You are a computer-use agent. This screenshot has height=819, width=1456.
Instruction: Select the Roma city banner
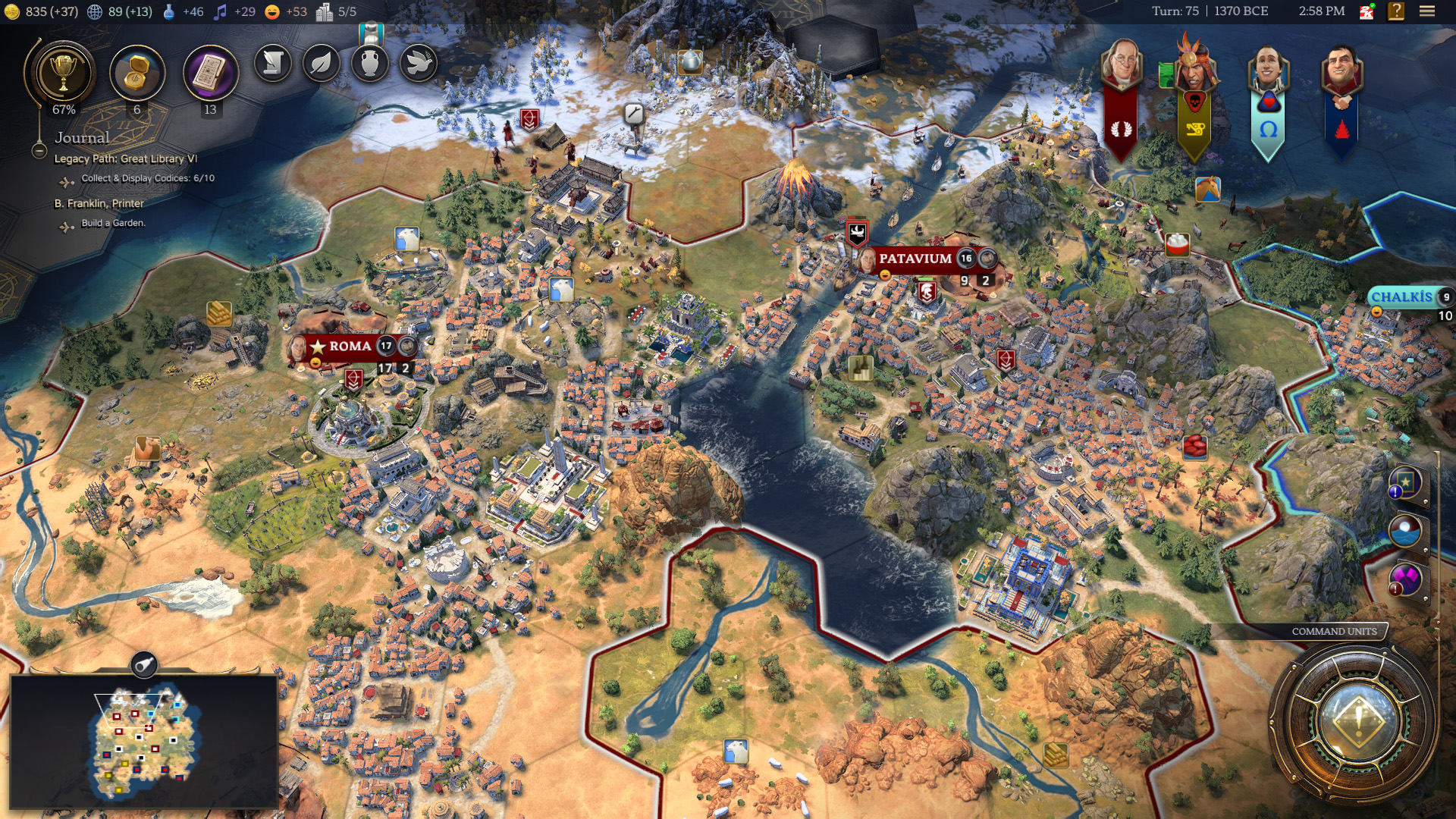pos(350,347)
